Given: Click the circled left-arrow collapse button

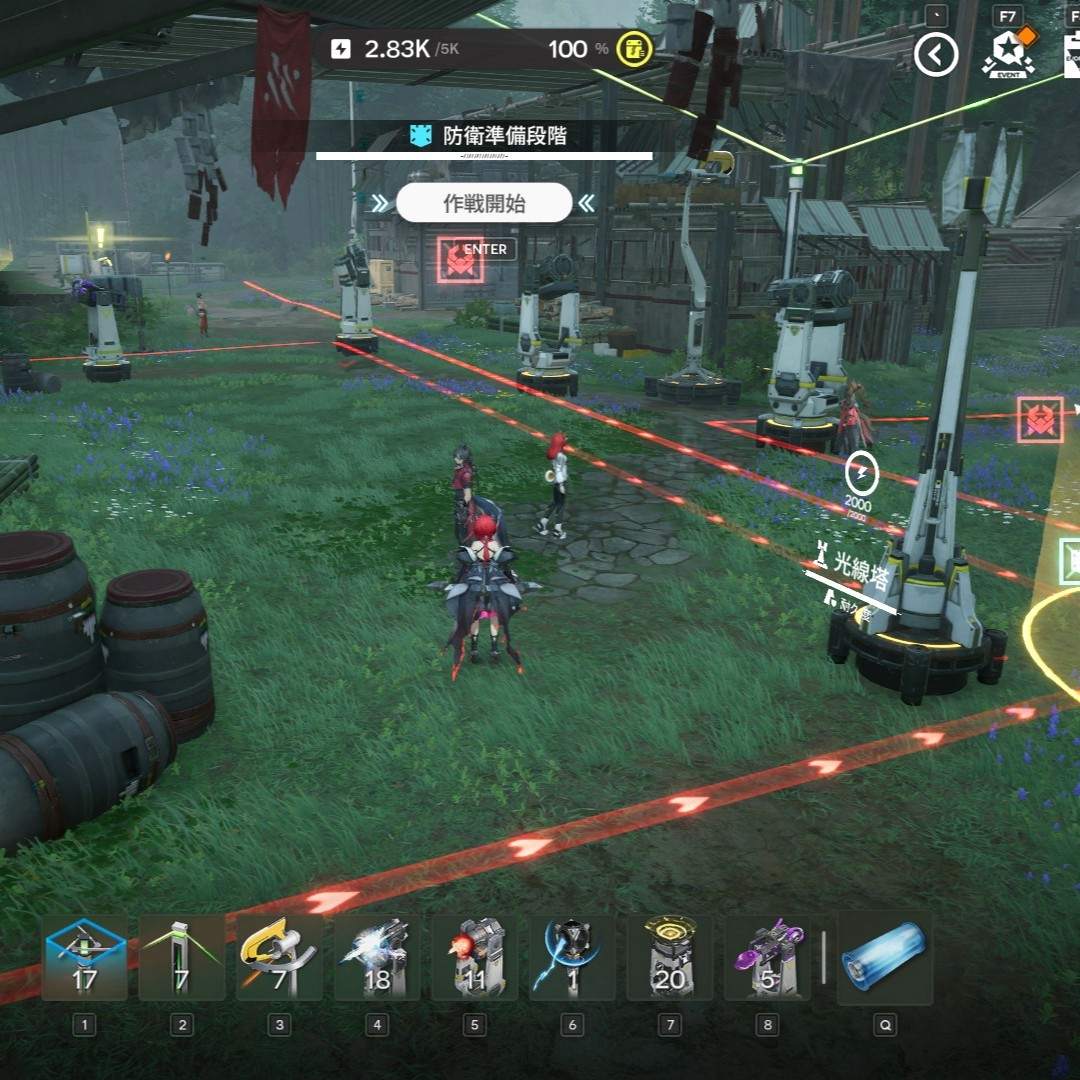Looking at the screenshot, I should pos(936,55).
